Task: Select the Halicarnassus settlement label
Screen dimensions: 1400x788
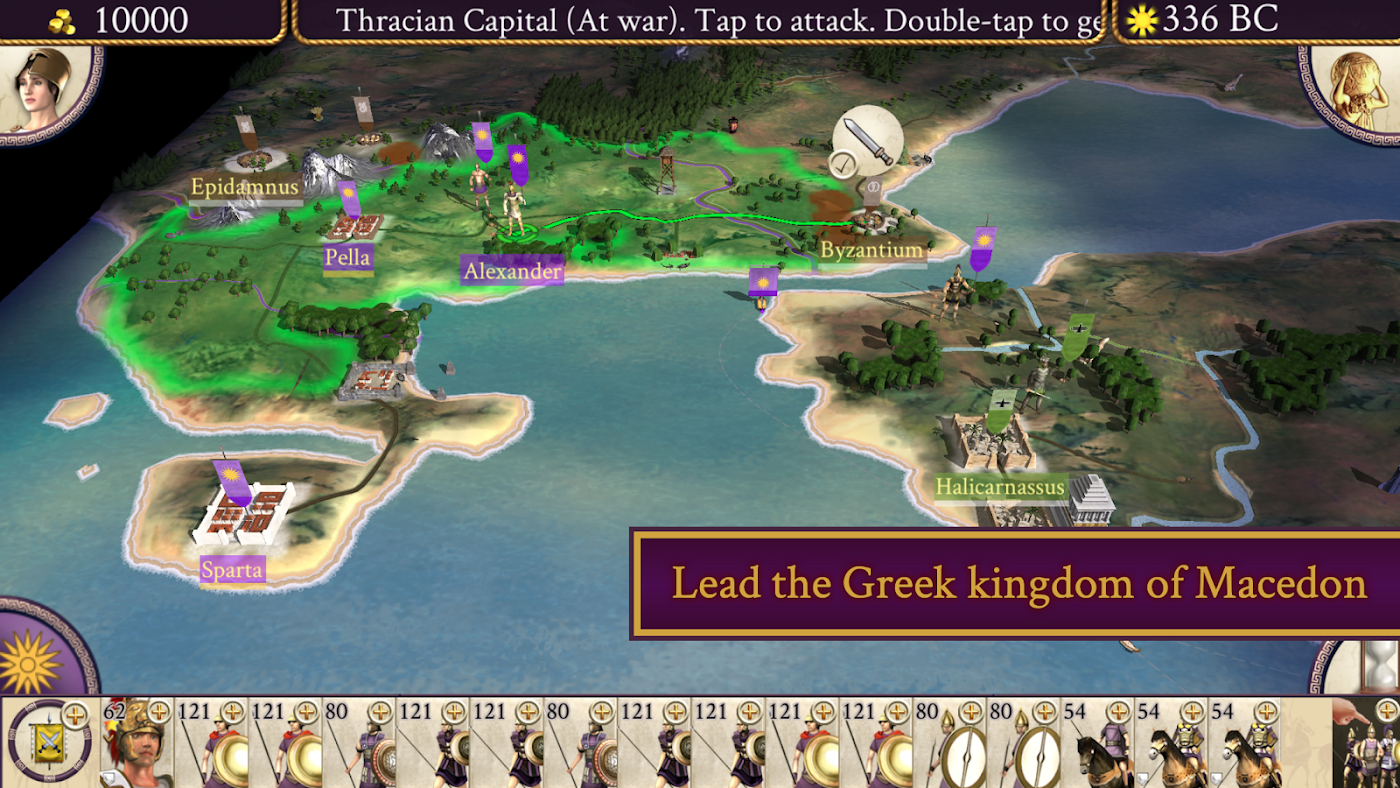Action: click(1000, 488)
